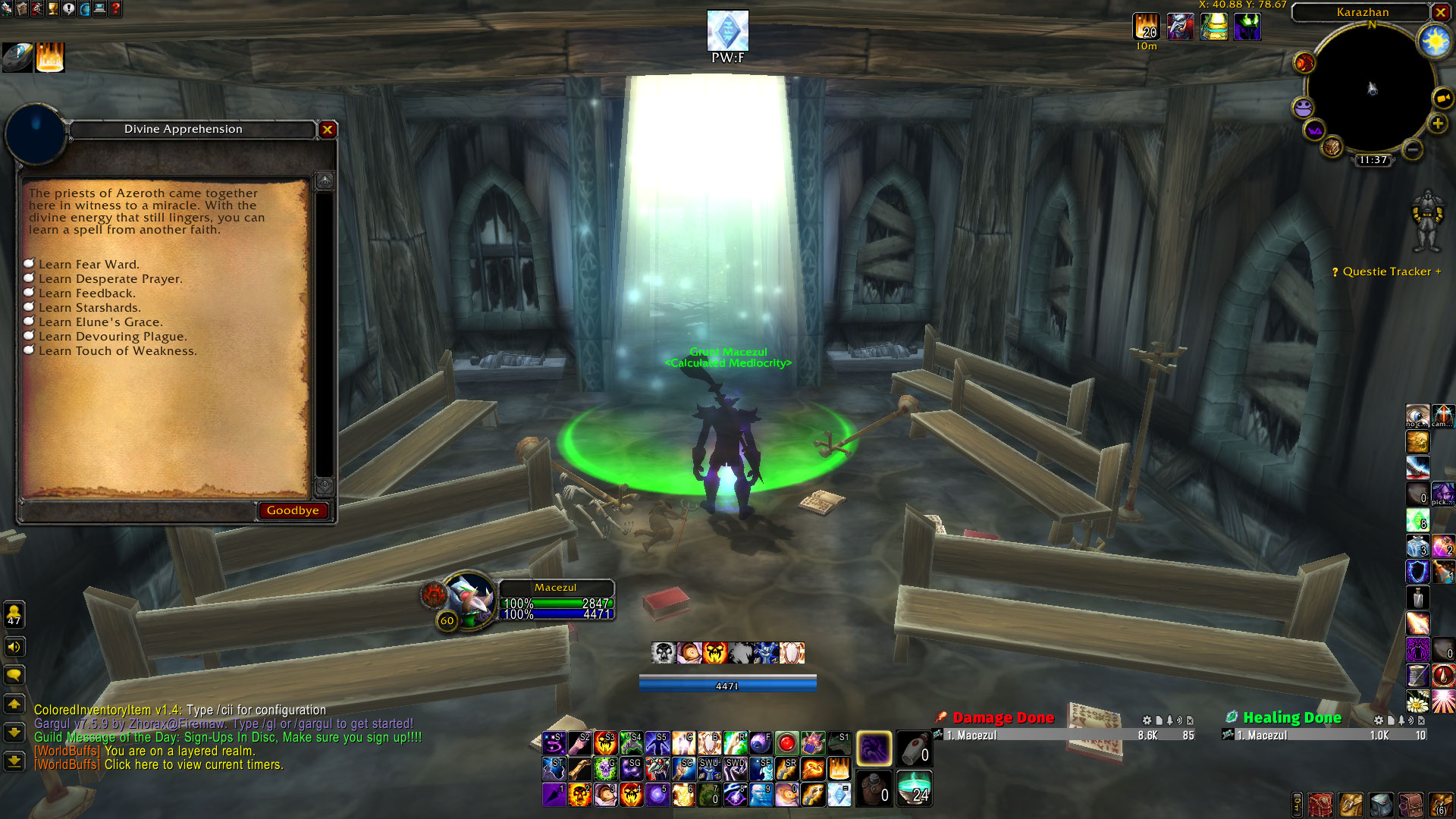The height and width of the screenshot is (819, 1456).
Task: Select Learn Desperate Prayer
Action: (110, 279)
